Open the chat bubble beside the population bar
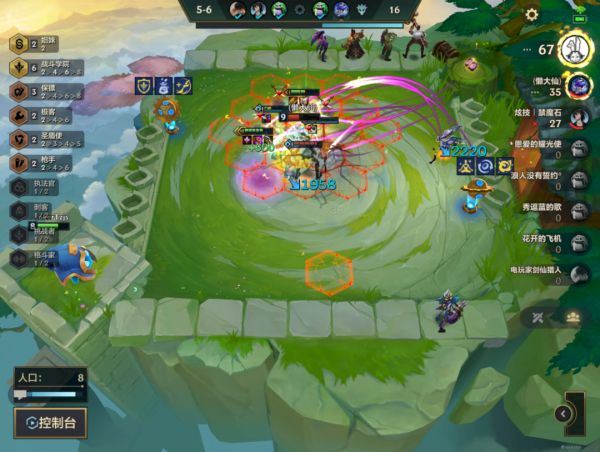 pos(19,396)
